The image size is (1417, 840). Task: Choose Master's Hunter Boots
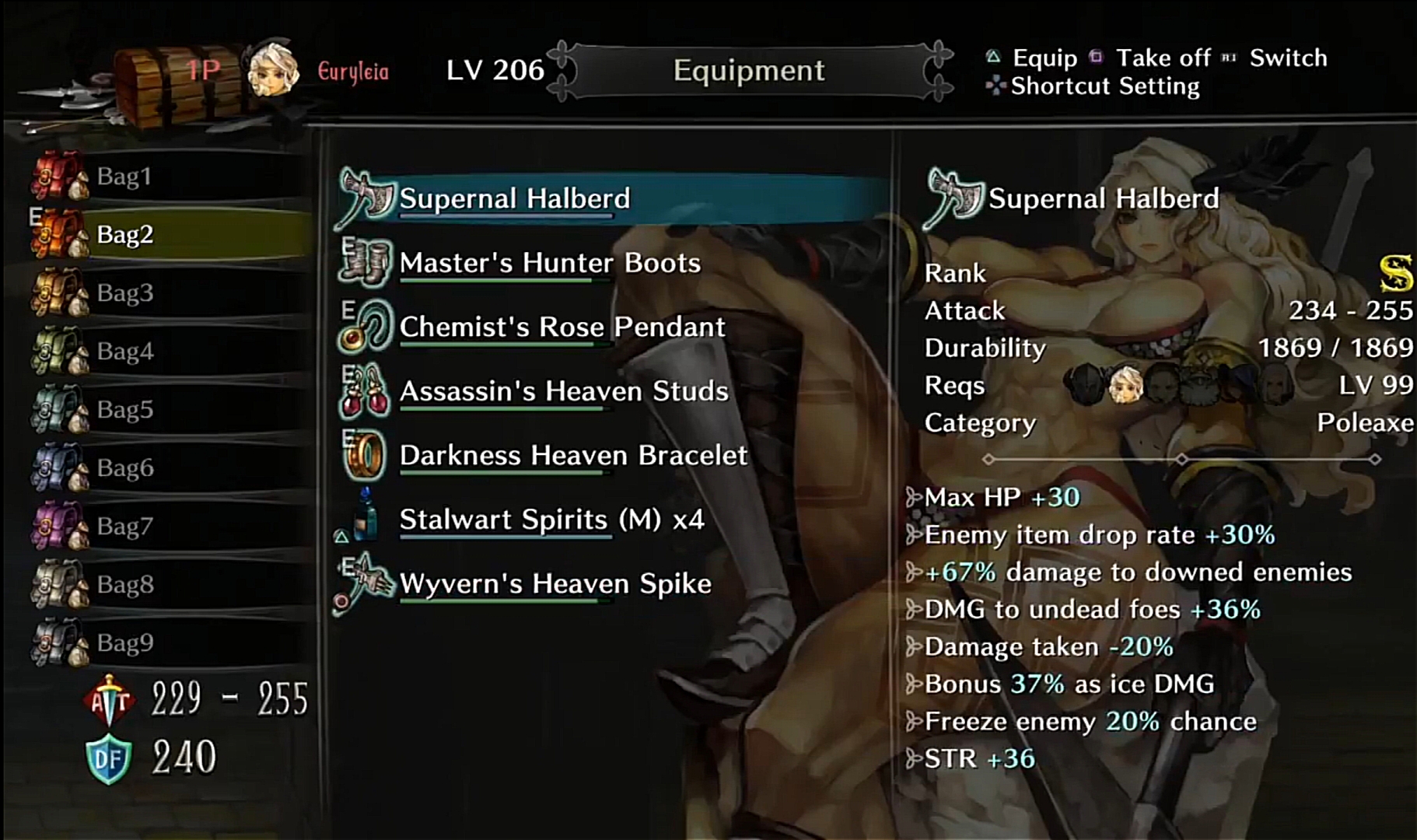(550, 263)
